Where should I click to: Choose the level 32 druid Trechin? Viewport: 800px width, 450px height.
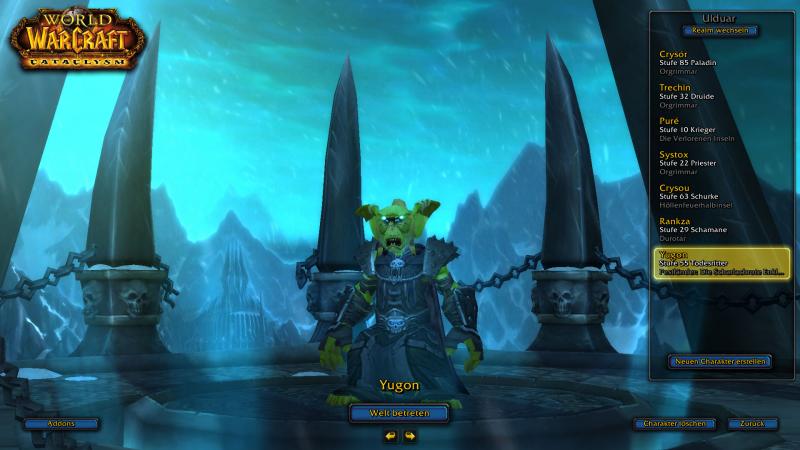click(x=718, y=95)
